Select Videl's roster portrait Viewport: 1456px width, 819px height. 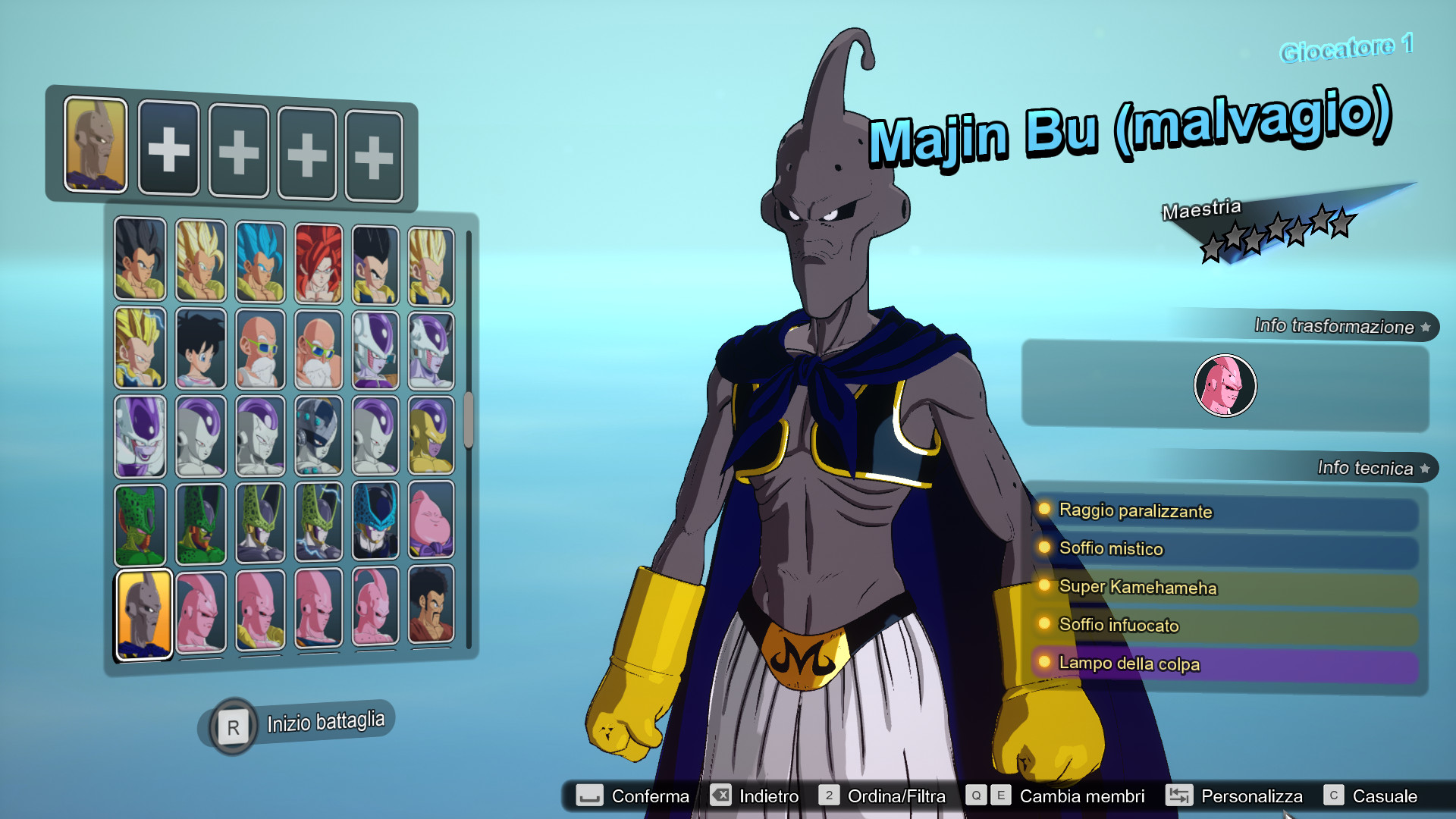coord(200,348)
